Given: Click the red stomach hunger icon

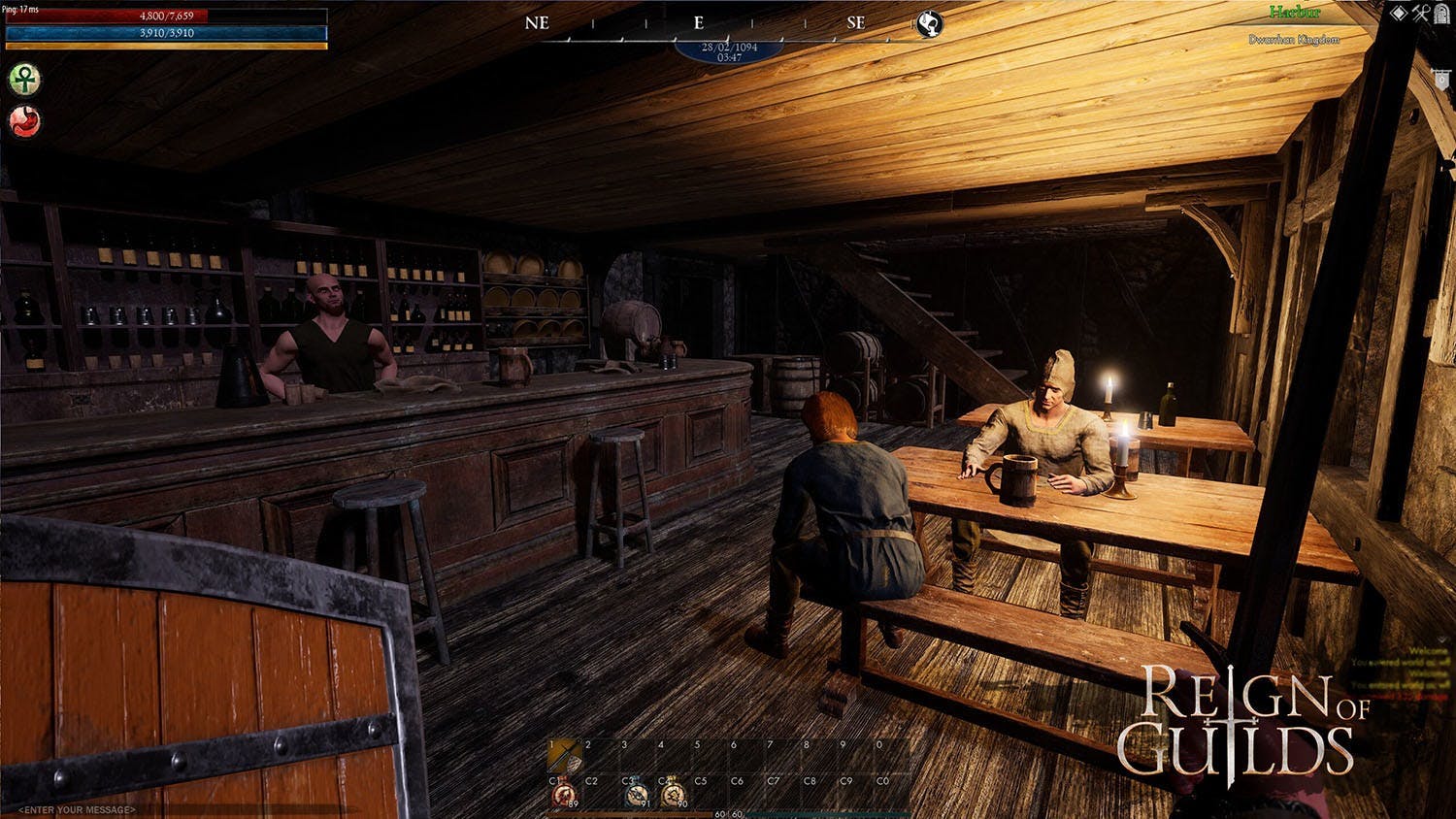Looking at the screenshot, I should click(x=24, y=121).
